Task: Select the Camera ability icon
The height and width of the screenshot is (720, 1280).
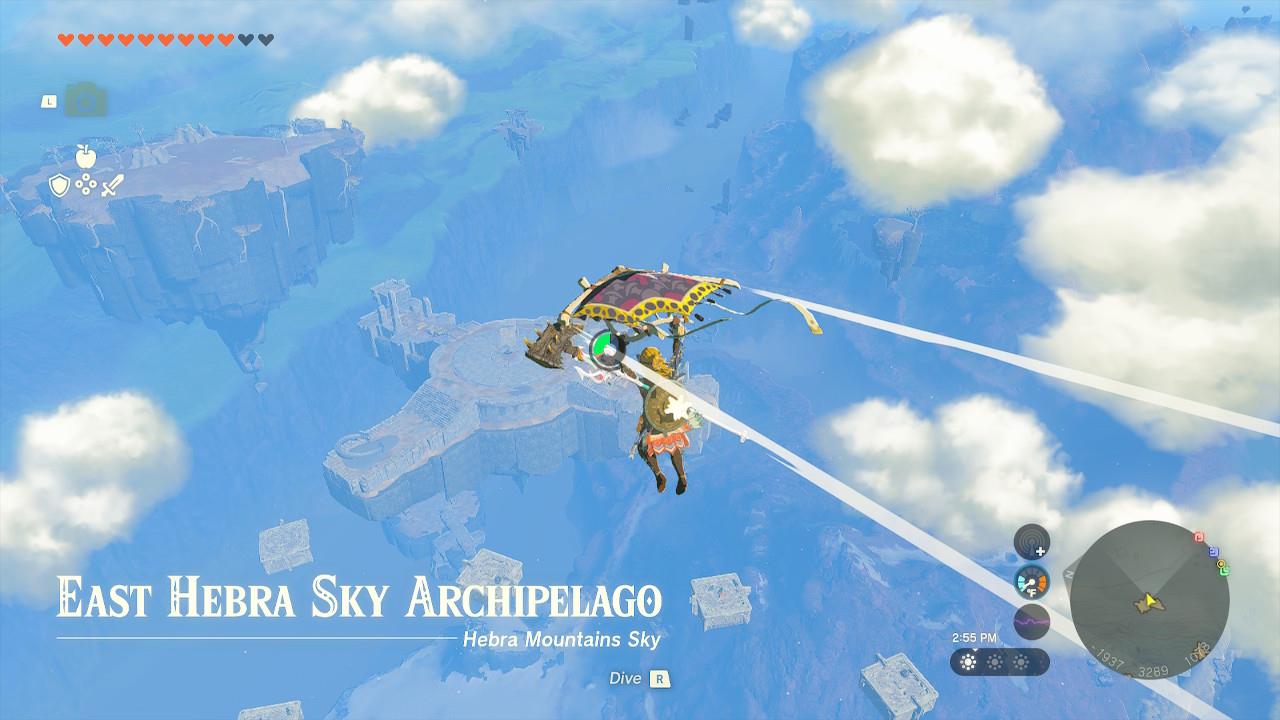Action: [86, 100]
